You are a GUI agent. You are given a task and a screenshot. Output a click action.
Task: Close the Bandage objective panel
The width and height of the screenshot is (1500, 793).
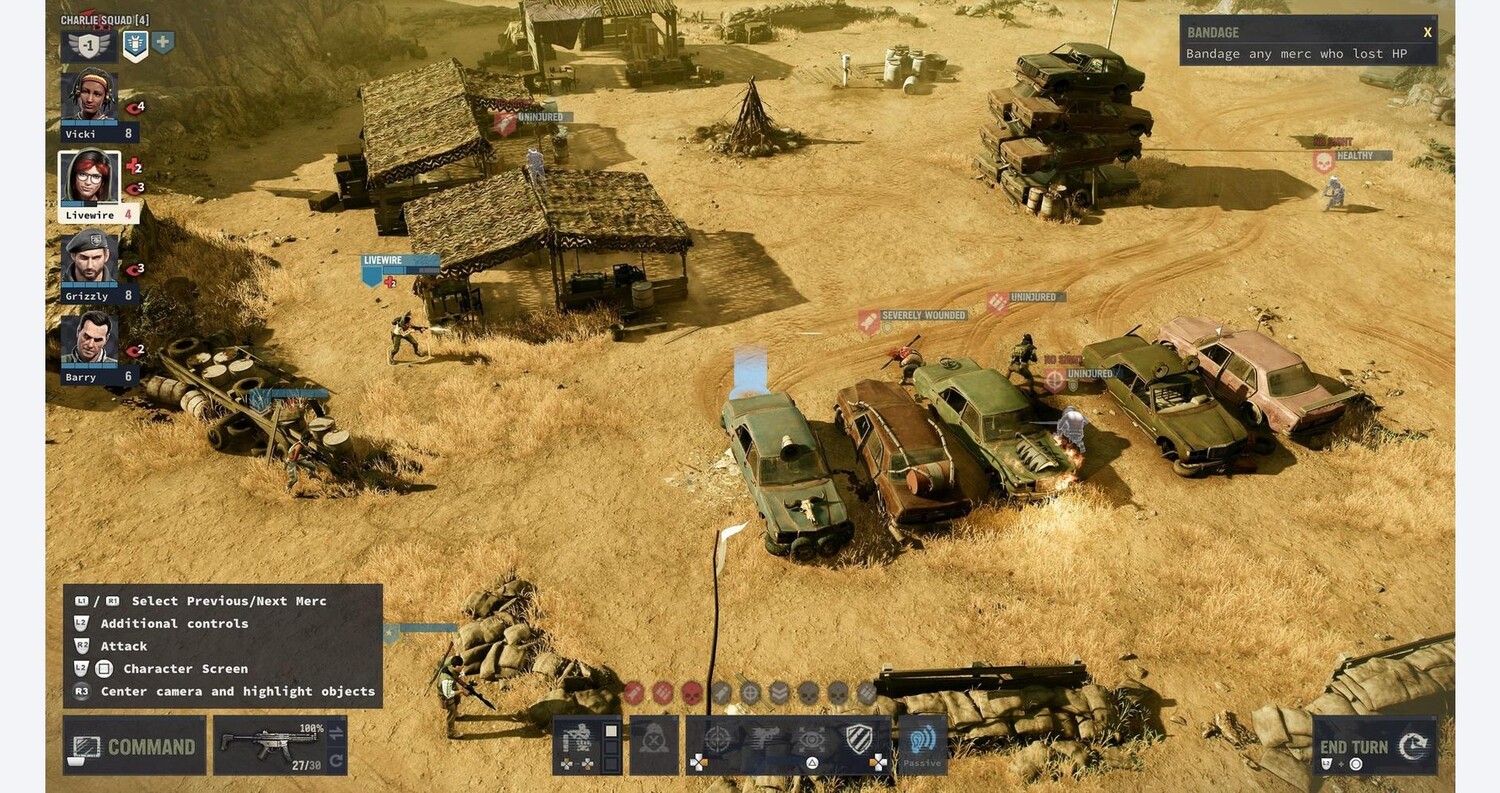click(x=1427, y=32)
